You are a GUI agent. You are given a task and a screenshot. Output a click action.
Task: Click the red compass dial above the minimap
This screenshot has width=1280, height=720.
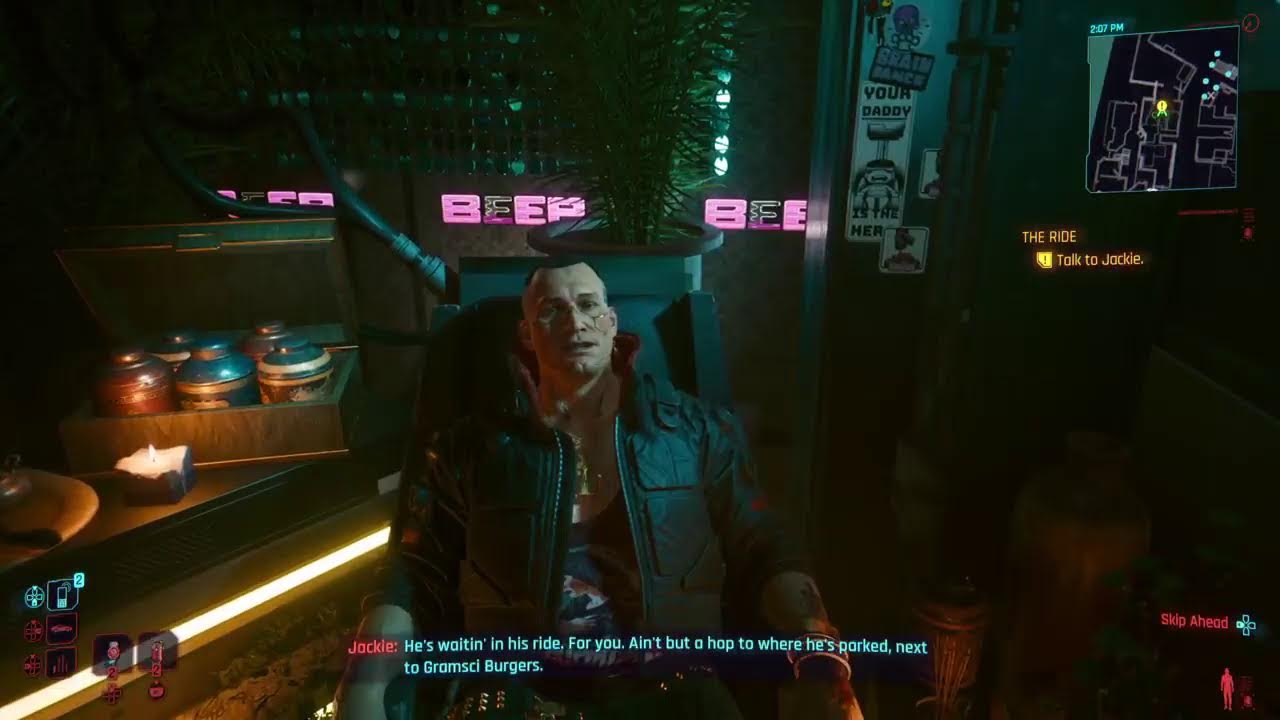[x=1250, y=22]
